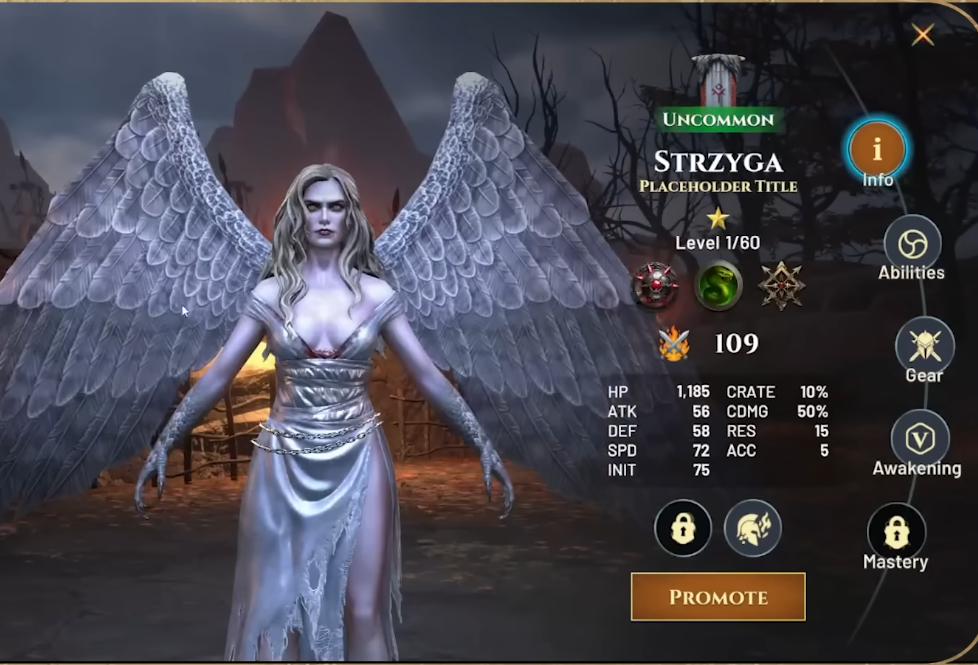Select the green serpent affinity icon
Viewport: 978px width, 665px height.
pyautogui.click(x=718, y=286)
